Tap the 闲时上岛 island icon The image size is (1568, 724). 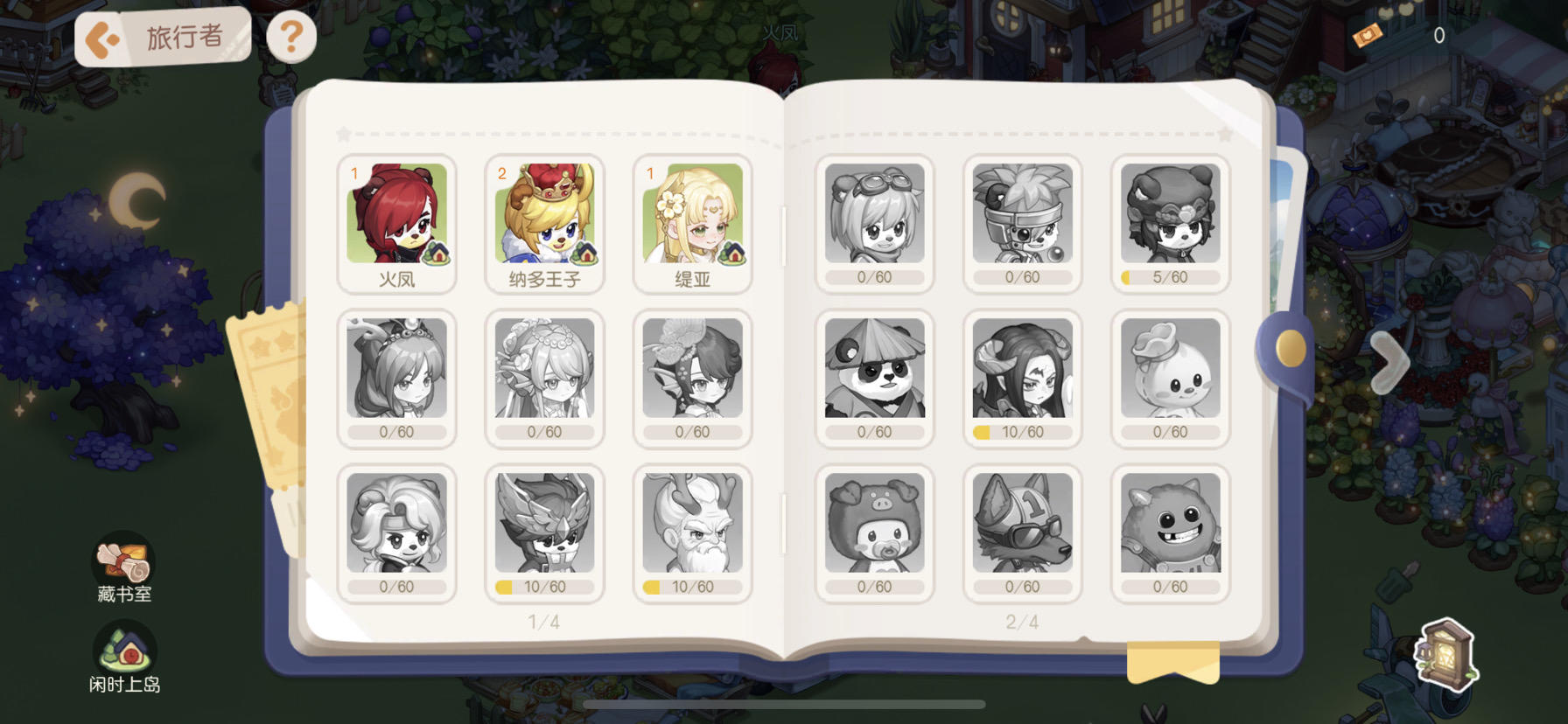pyautogui.click(x=124, y=651)
